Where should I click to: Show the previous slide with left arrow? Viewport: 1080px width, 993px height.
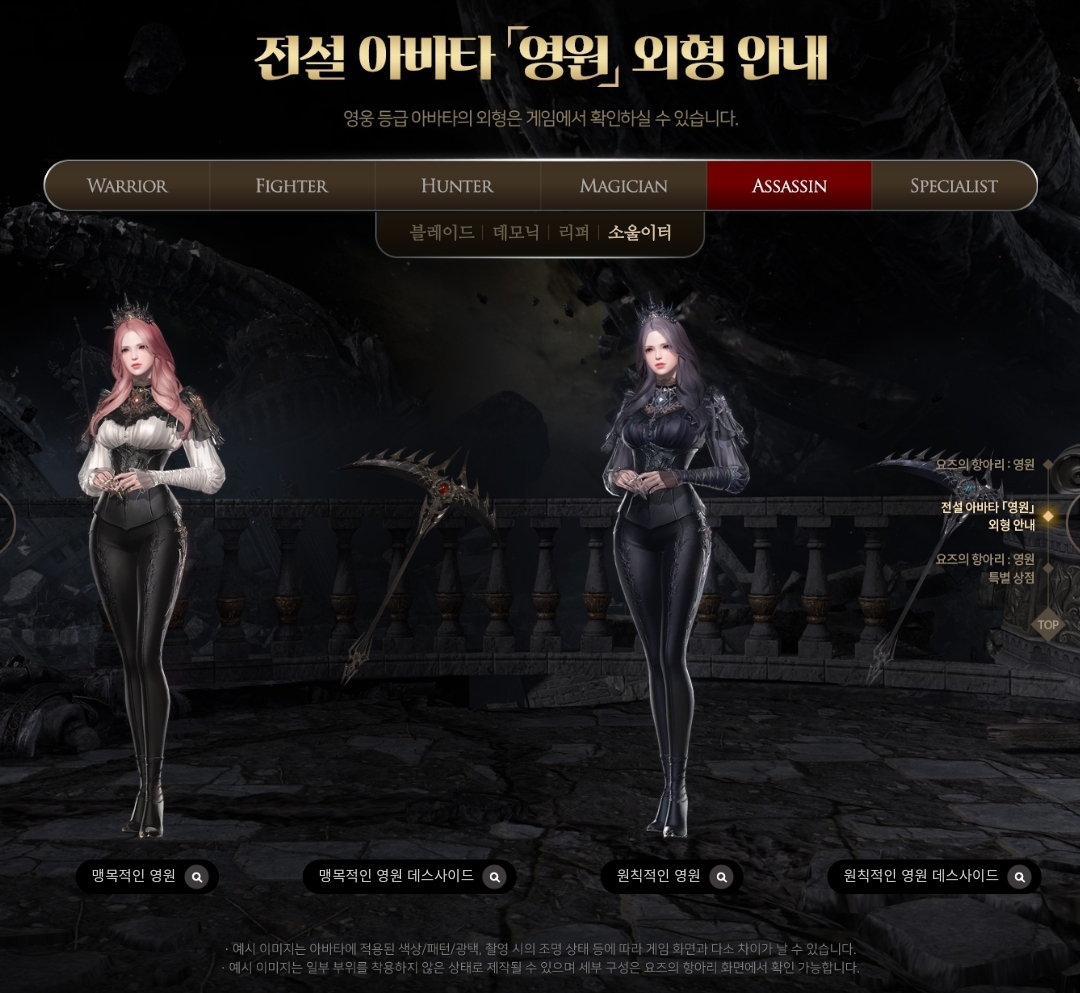[6, 522]
